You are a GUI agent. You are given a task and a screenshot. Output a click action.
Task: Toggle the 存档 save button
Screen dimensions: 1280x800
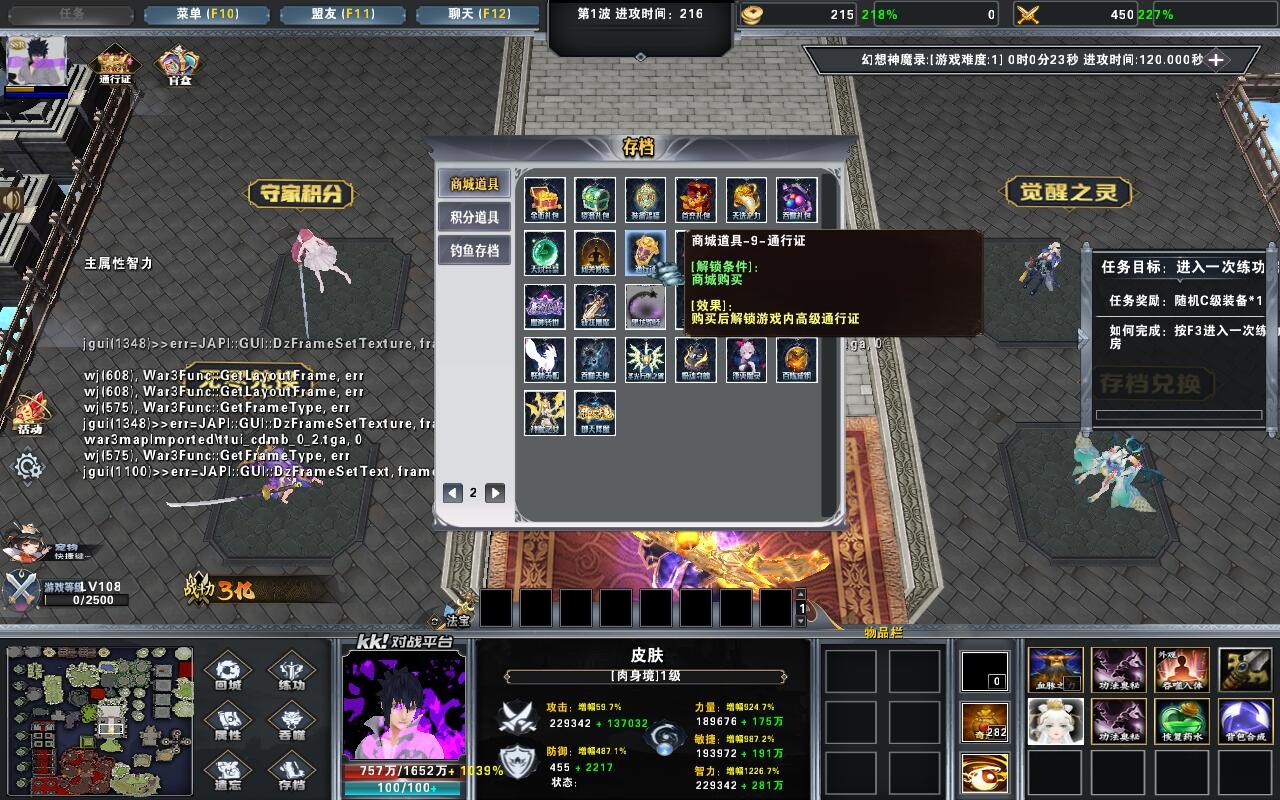click(292, 772)
